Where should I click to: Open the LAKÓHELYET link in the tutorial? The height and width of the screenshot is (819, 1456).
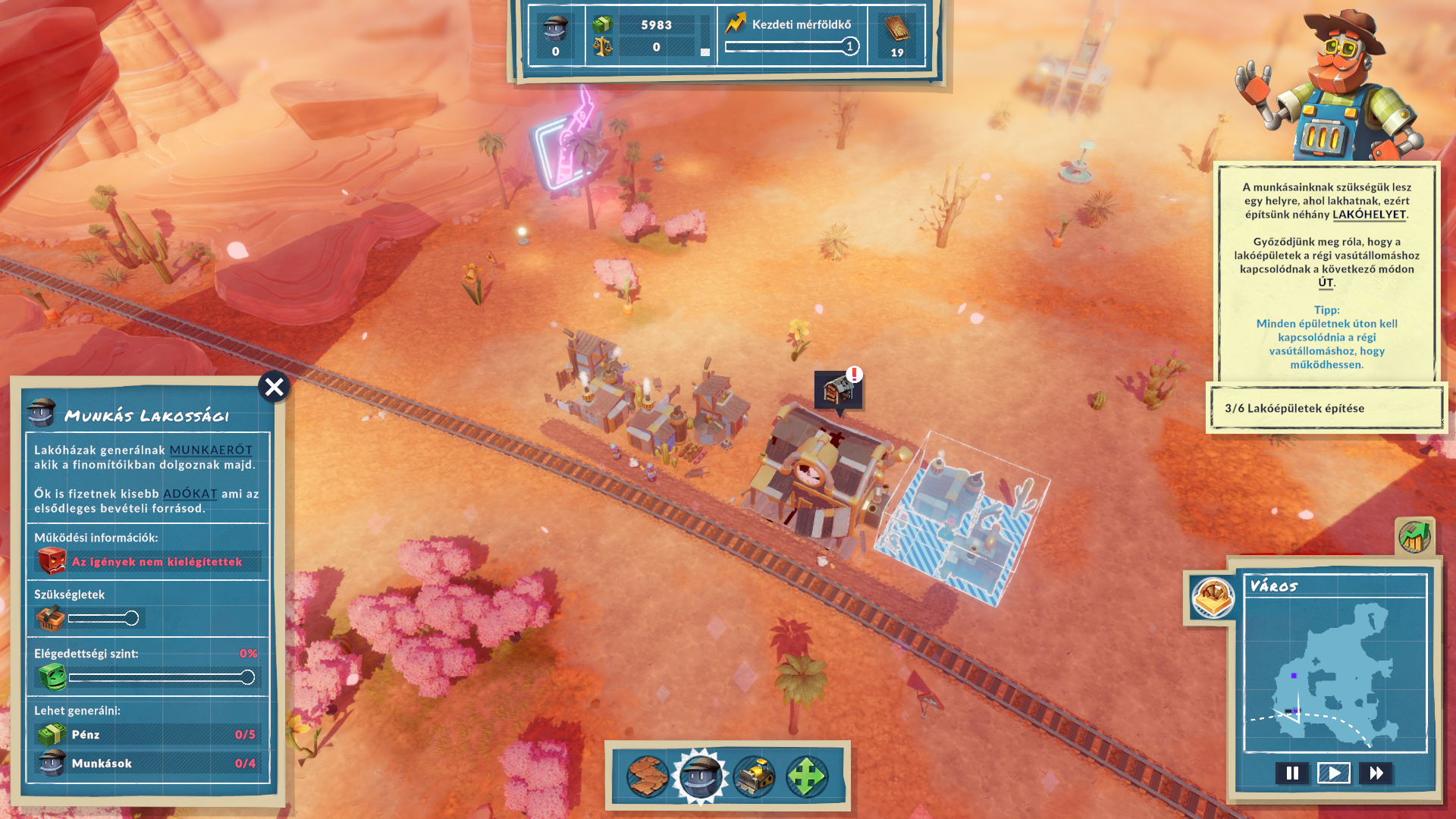point(1369,215)
